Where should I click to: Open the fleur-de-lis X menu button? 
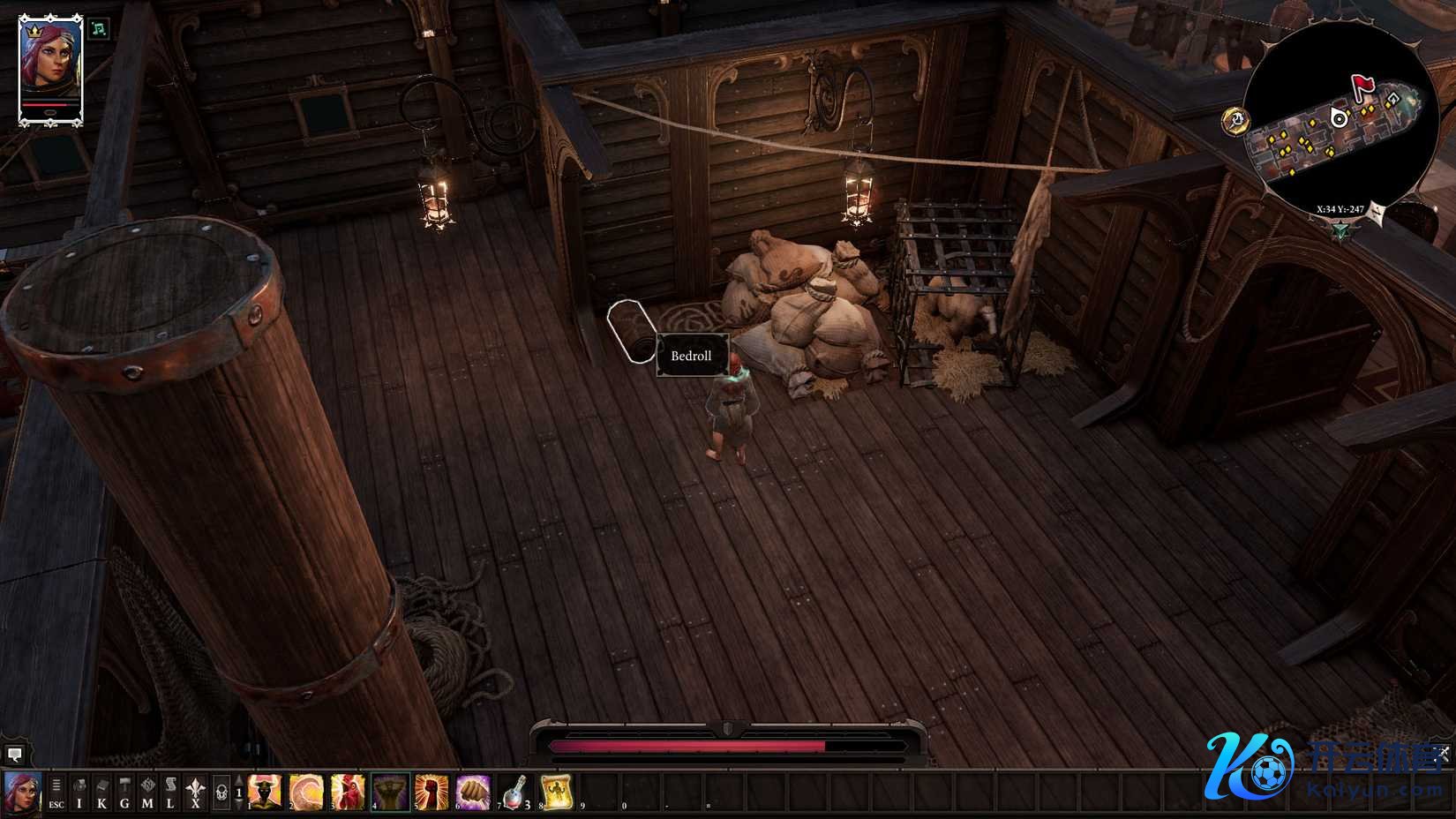point(194,792)
